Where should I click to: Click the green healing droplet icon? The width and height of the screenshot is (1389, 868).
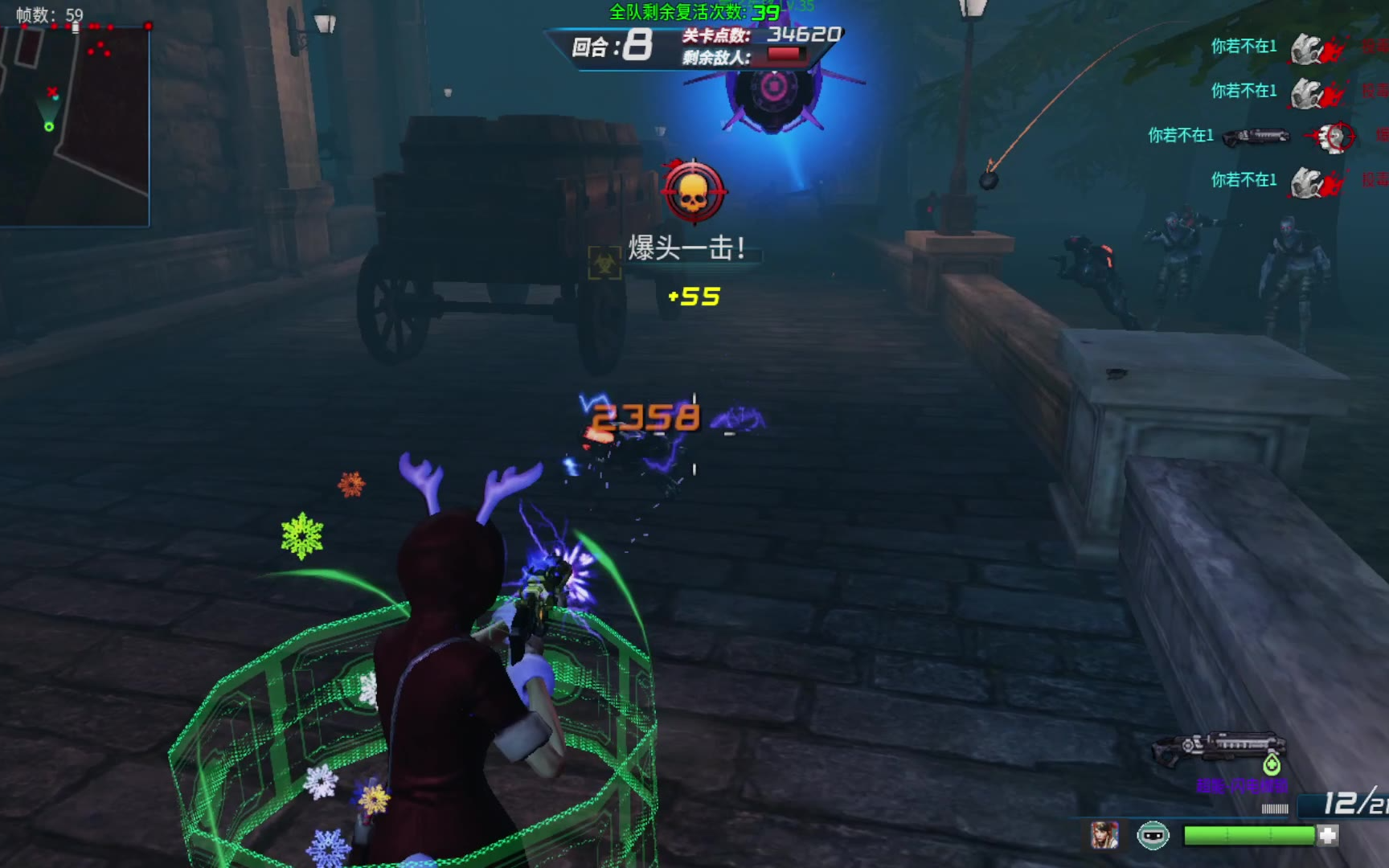coord(1271,764)
